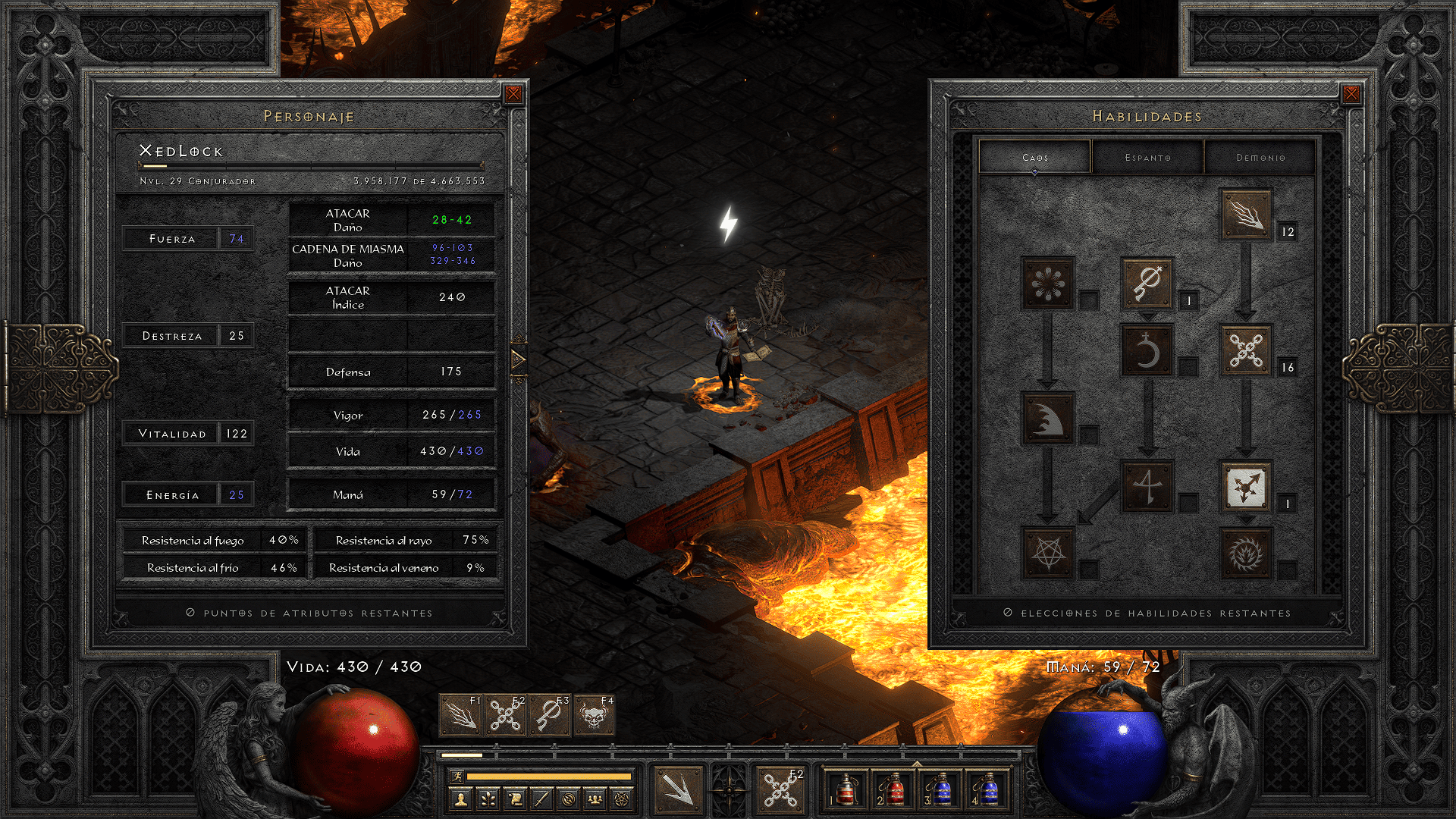Viewport: 1456px width, 819px height.
Task: Choose the claw streaks skill in the tree
Action: (1246, 215)
